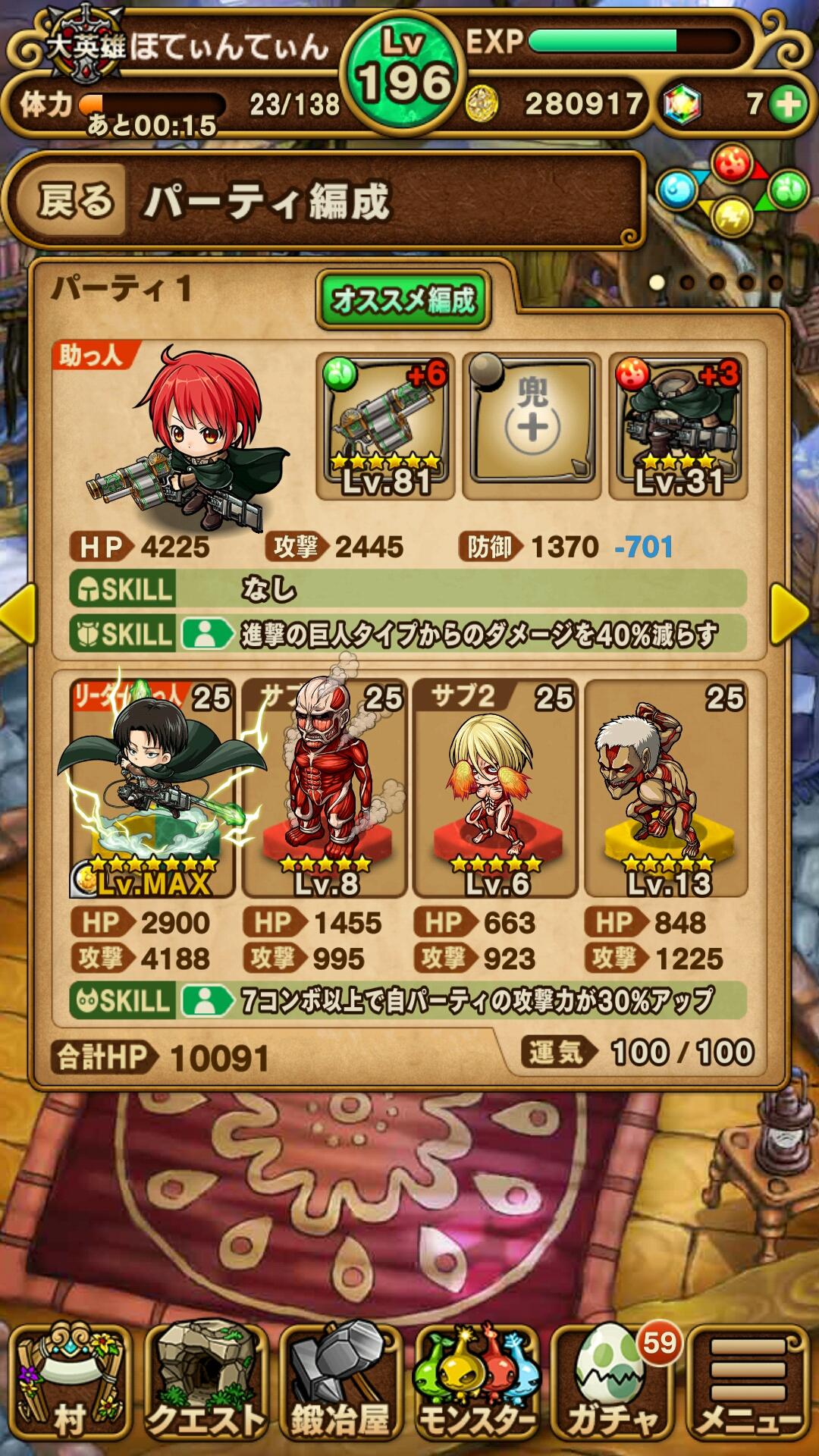This screenshot has width=819, height=1456.
Task: Tap the 戻る back button
Action: 74,202
